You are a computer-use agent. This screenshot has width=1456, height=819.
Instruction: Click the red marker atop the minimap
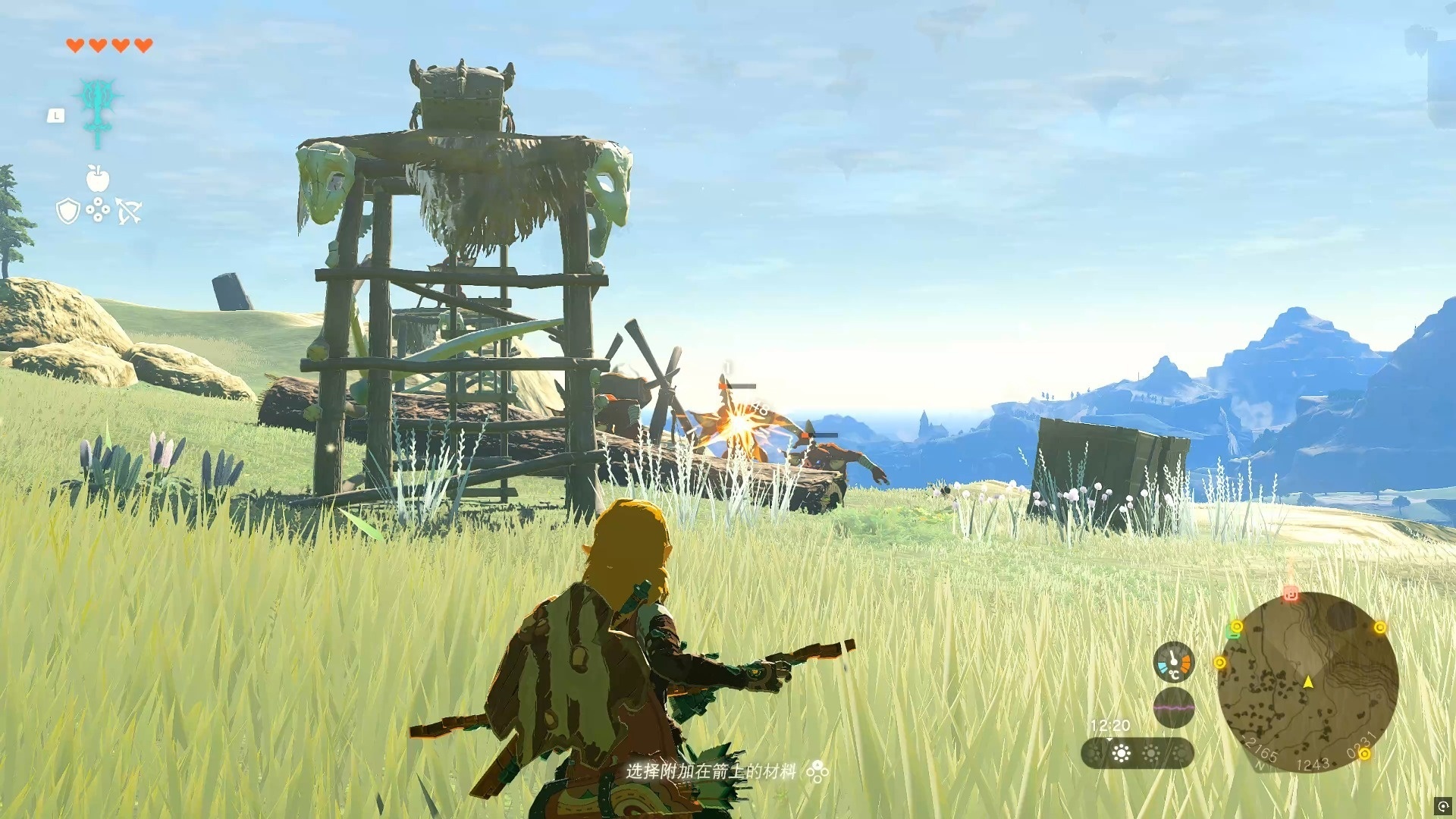pyautogui.click(x=1291, y=594)
